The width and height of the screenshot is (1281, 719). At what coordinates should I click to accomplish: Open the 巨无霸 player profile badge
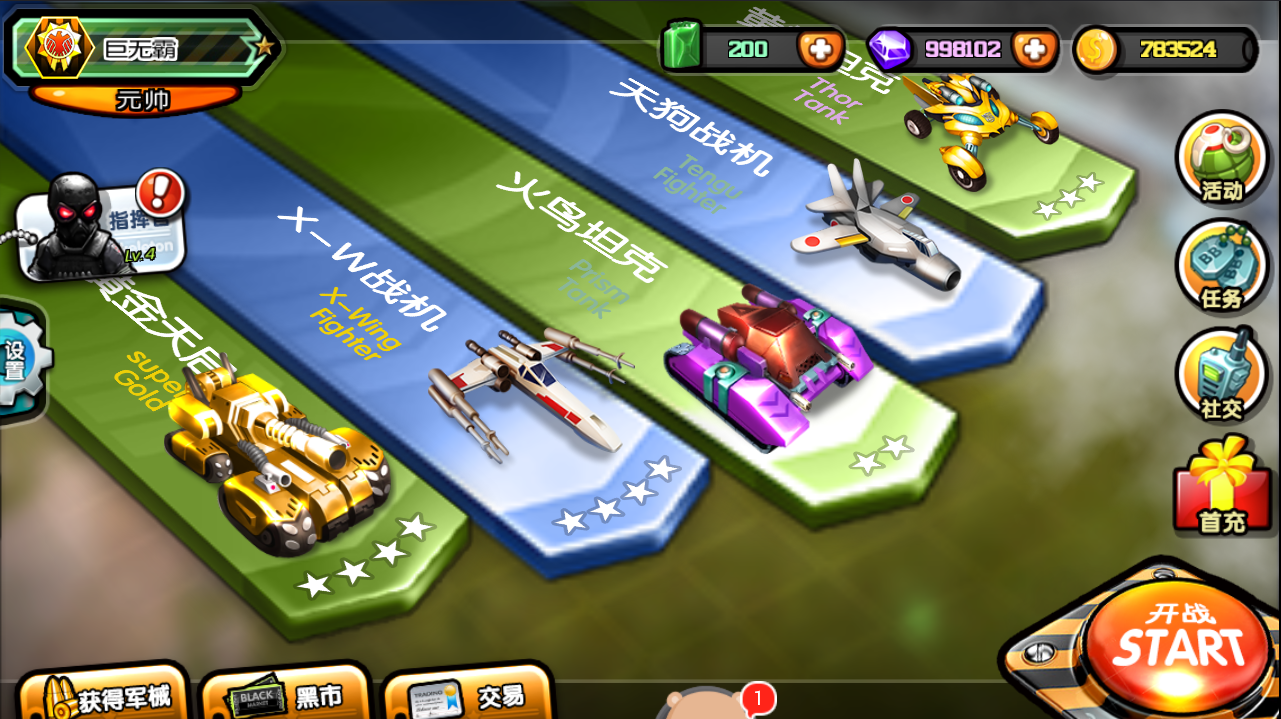140,48
